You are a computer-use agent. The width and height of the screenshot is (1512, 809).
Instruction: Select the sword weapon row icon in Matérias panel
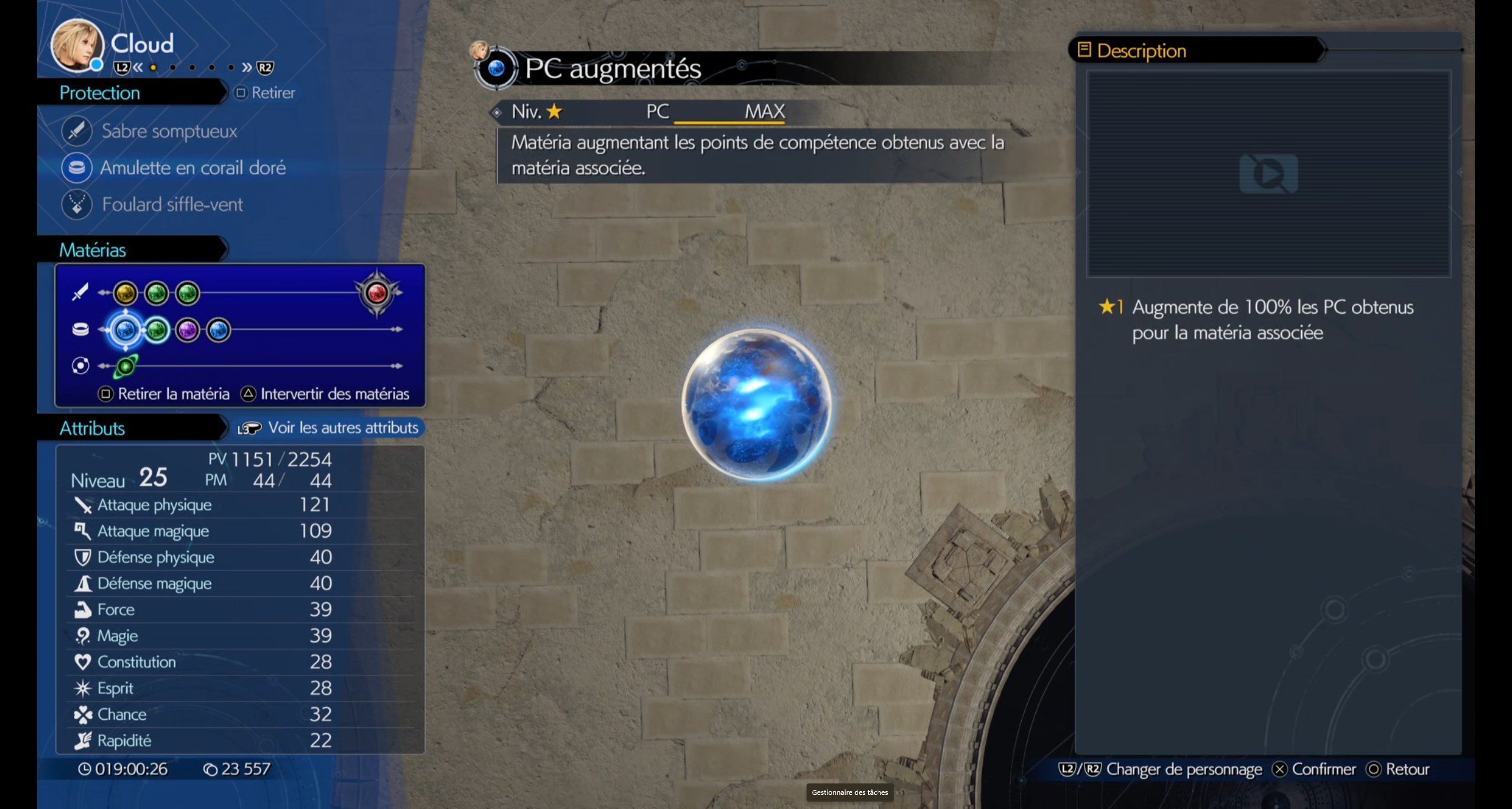[81, 293]
